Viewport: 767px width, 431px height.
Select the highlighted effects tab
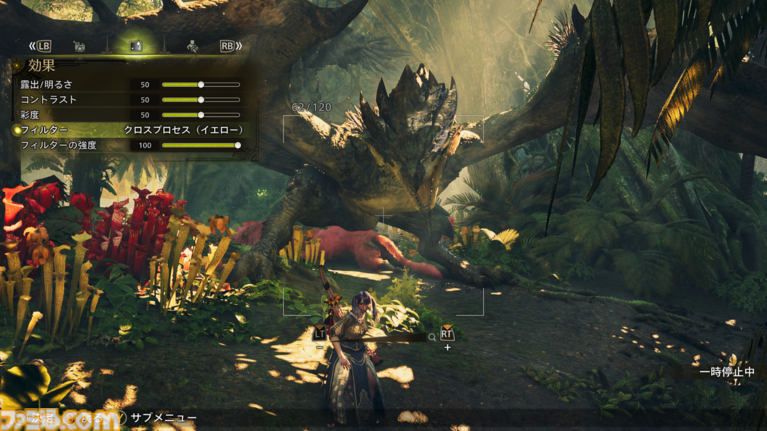[136, 46]
